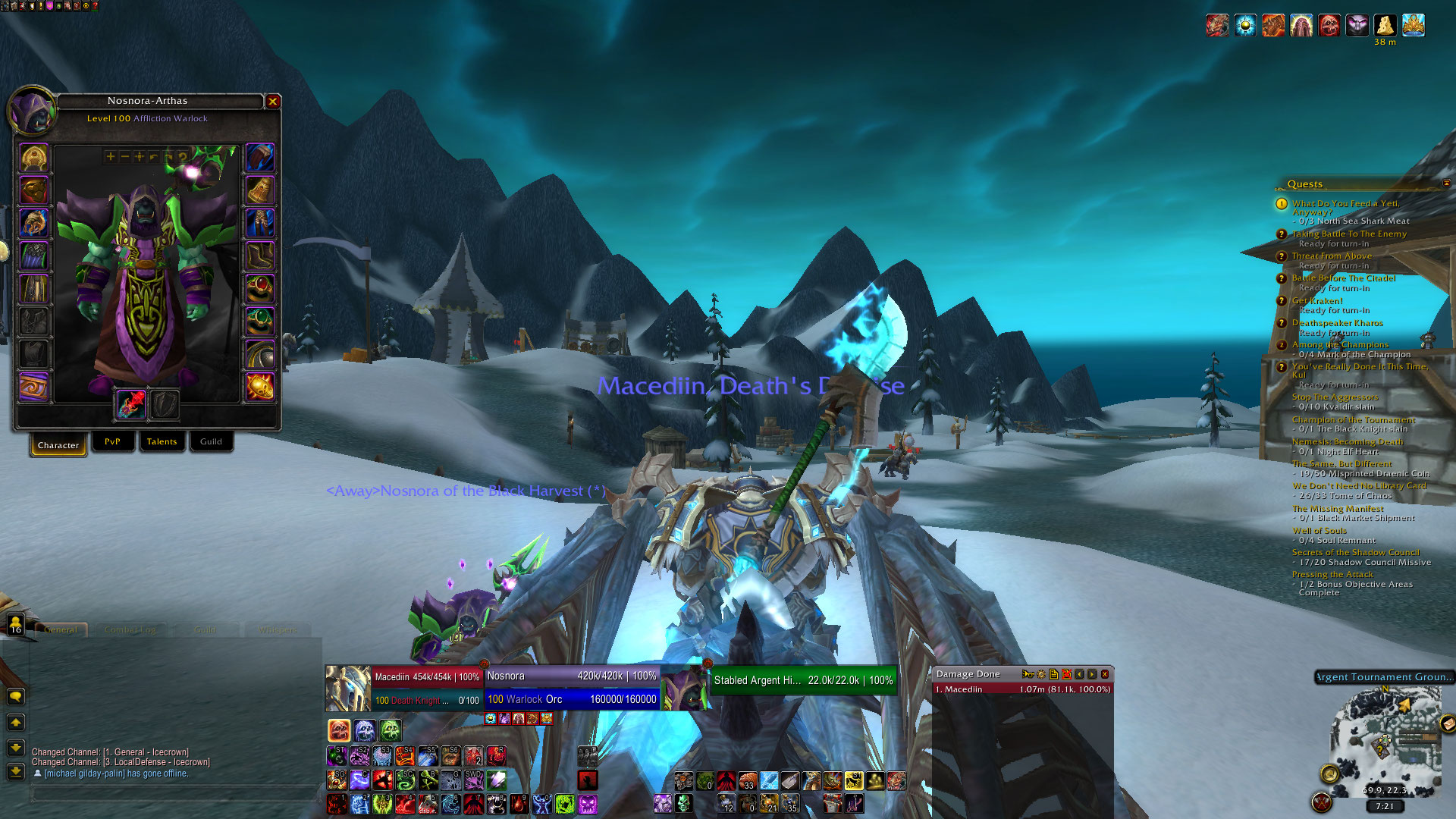Switch to the PvP tab
Viewport: 1456px width, 819px height.
(x=112, y=441)
